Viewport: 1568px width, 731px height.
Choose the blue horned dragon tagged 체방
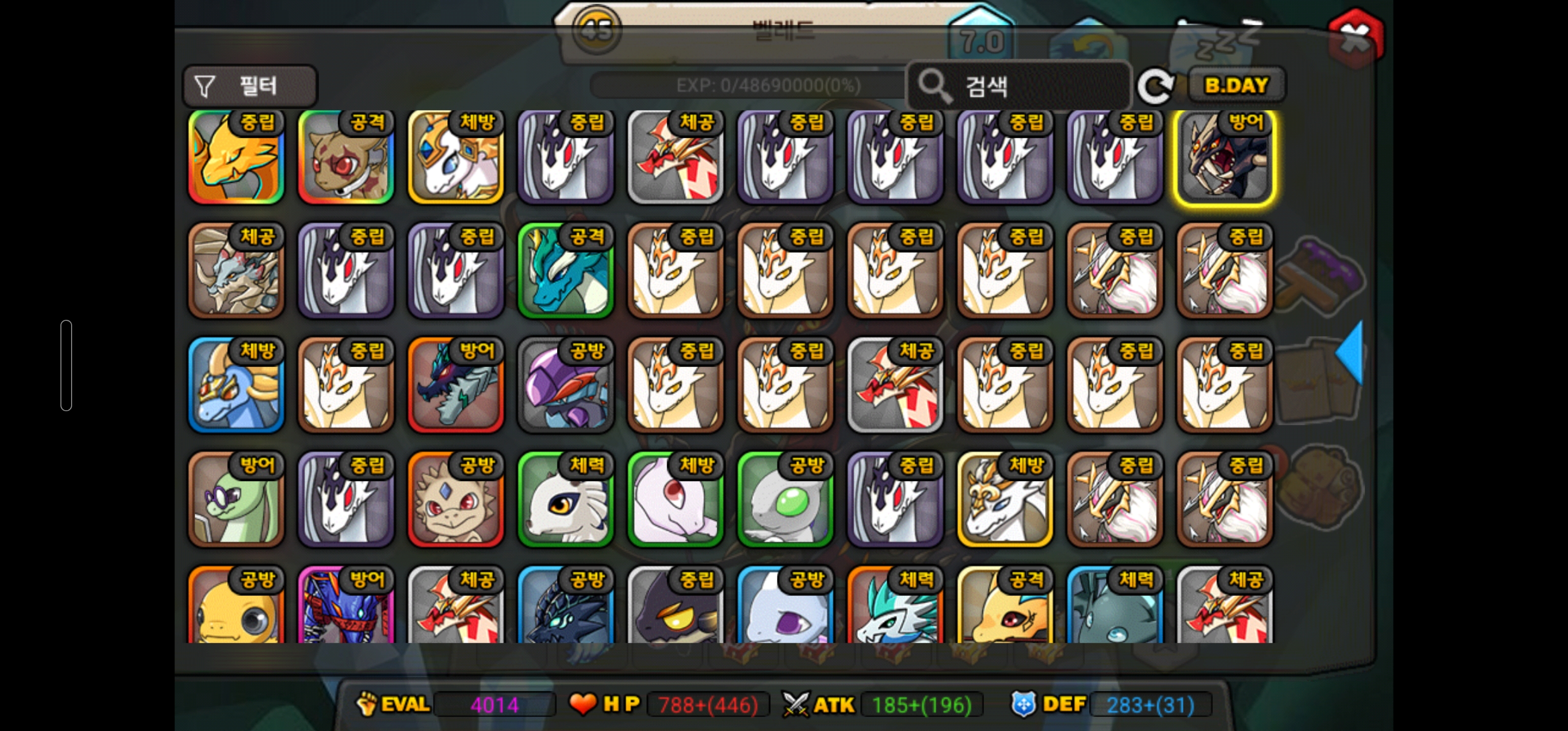click(x=236, y=386)
